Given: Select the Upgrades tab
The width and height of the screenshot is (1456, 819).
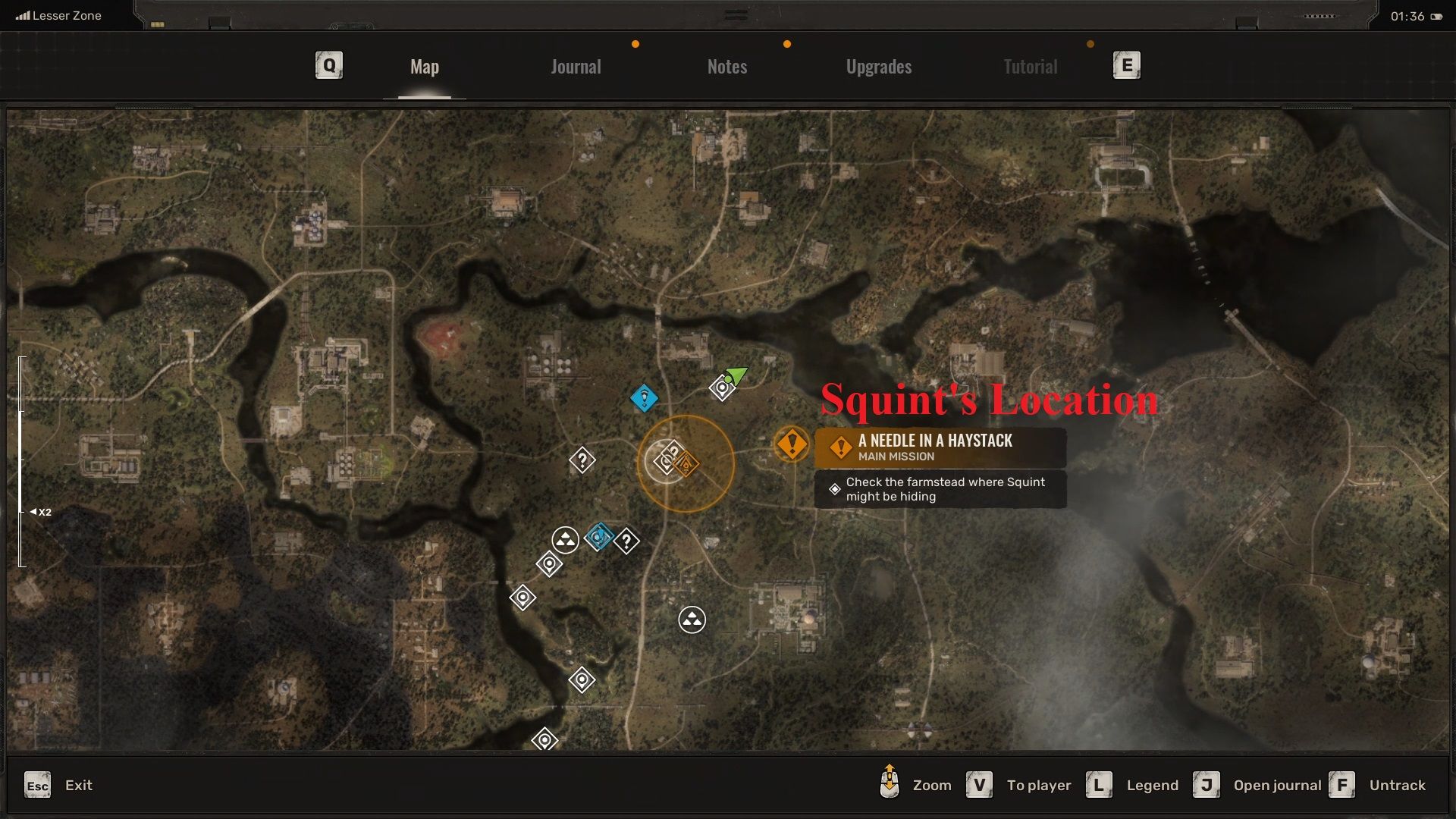Looking at the screenshot, I should 878,67.
